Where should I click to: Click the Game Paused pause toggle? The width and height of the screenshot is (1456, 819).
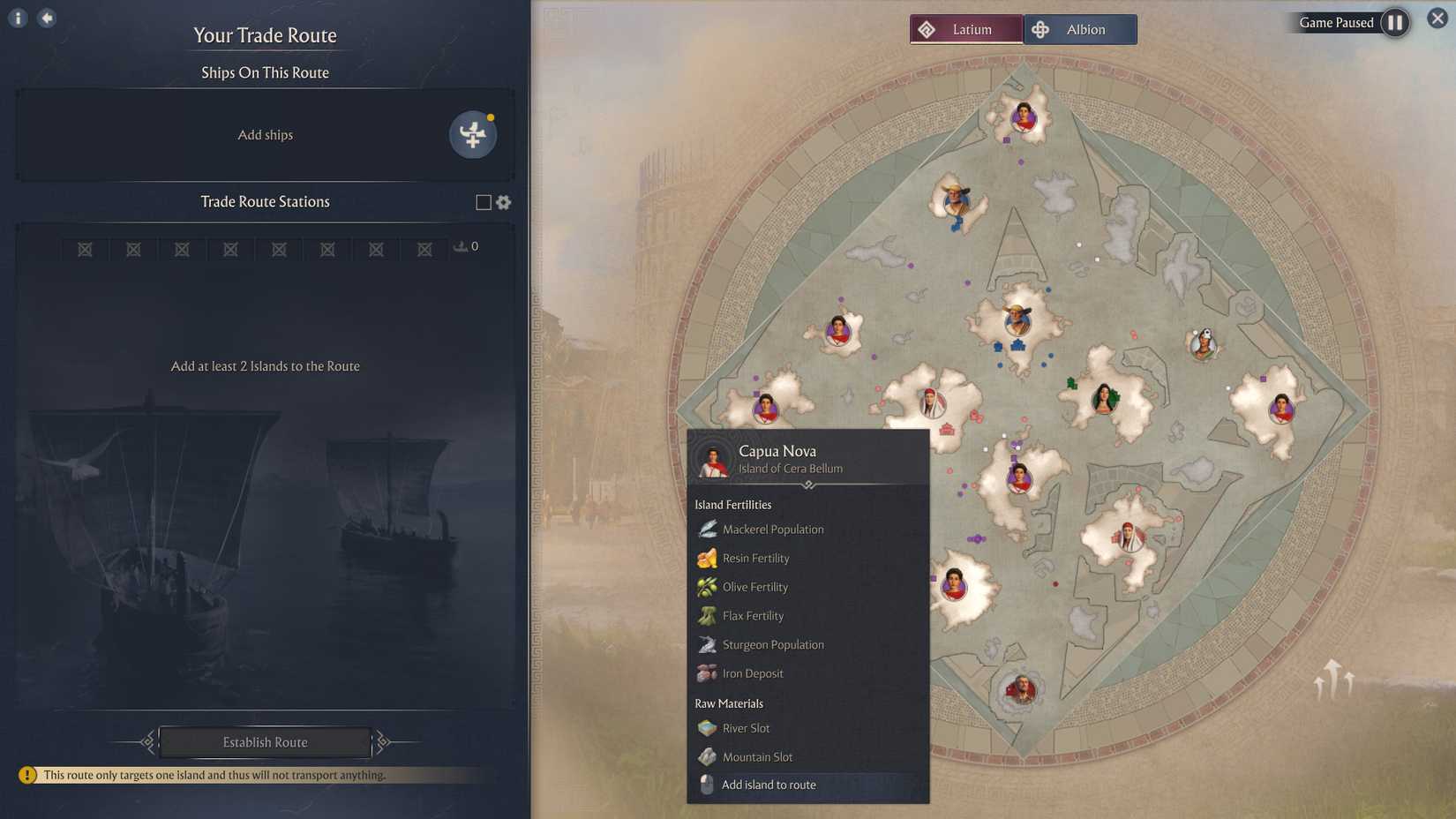pyautogui.click(x=1395, y=23)
